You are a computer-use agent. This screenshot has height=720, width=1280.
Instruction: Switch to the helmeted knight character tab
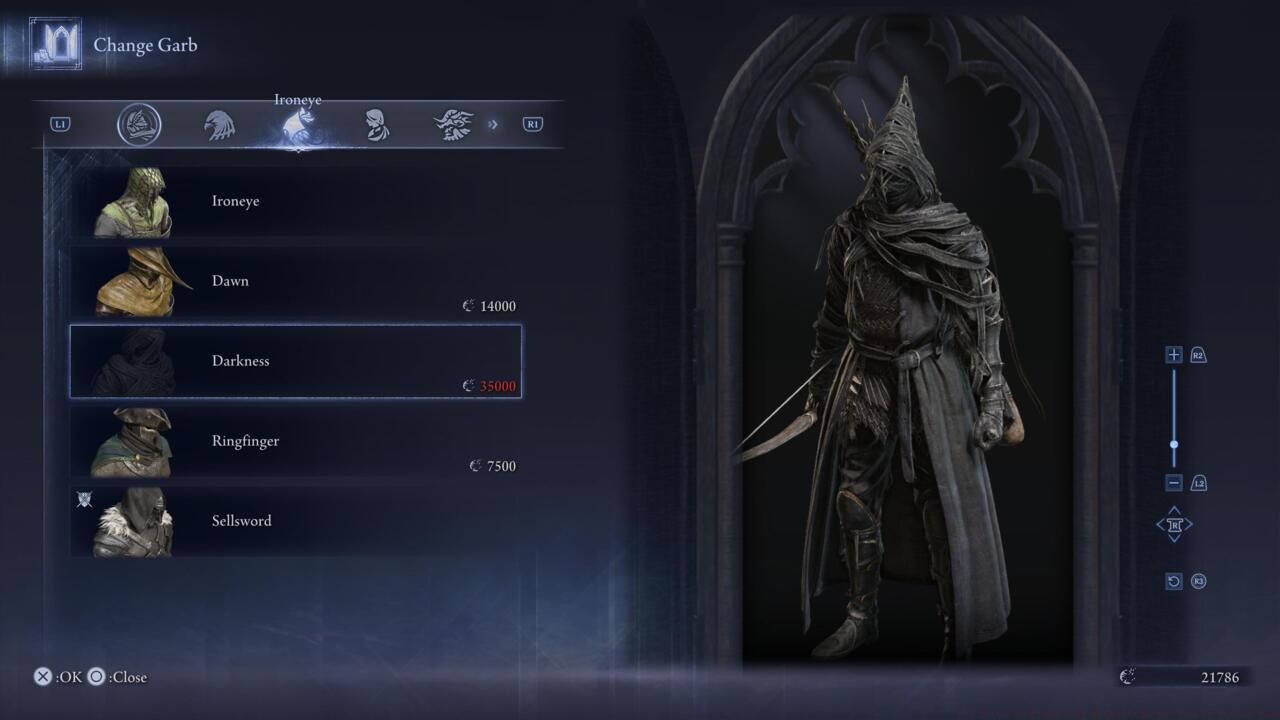139,125
